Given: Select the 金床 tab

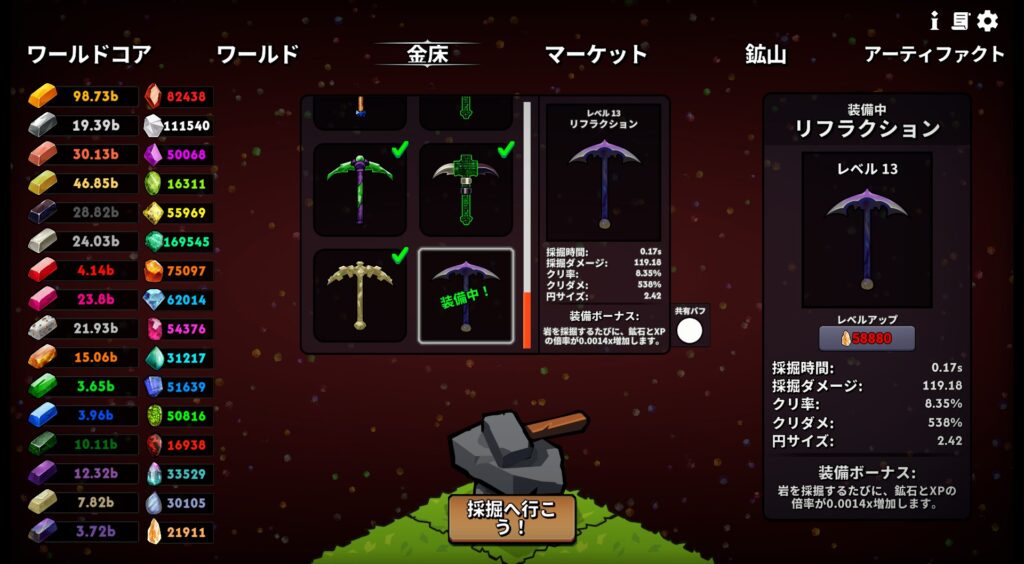Looking at the screenshot, I should coord(426,54).
